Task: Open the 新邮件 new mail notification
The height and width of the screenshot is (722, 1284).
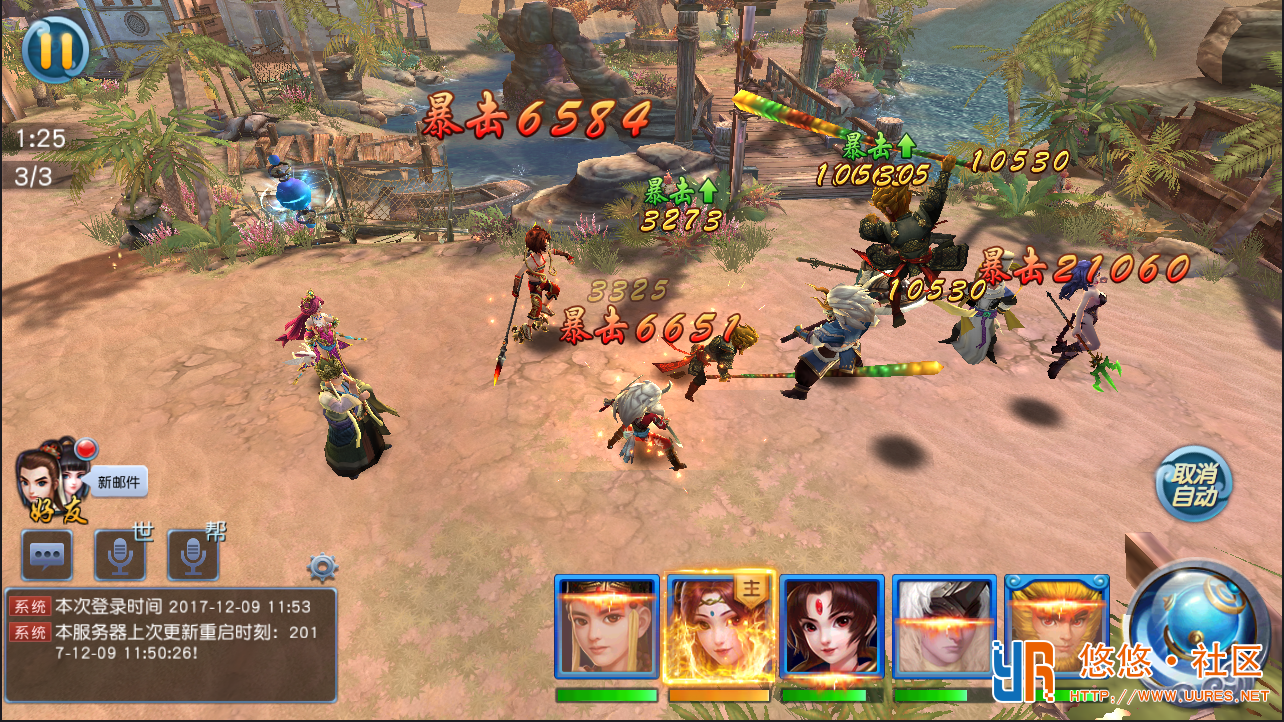Action: click(x=120, y=482)
